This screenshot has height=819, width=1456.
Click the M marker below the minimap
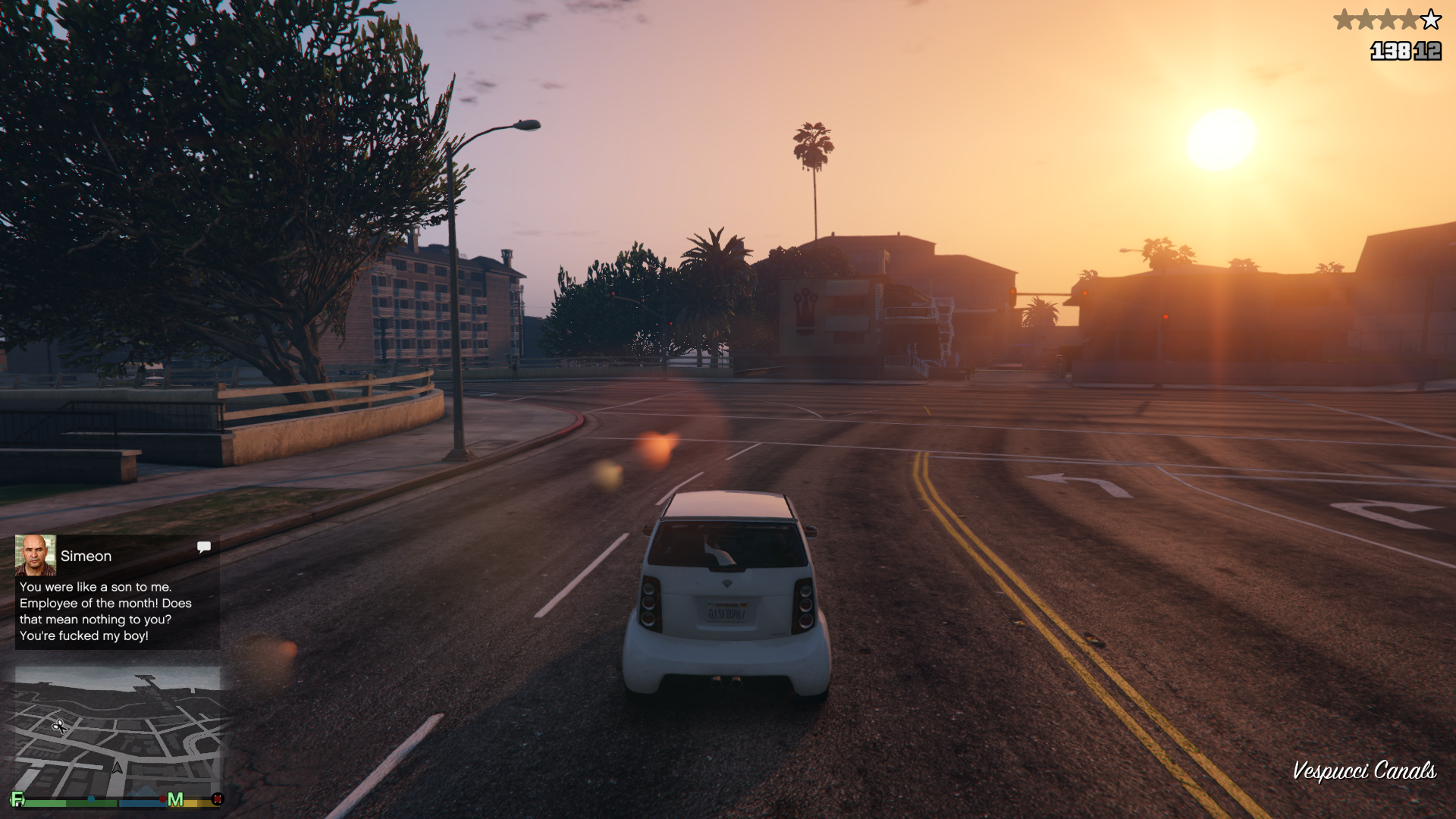[x=175, y=799]
